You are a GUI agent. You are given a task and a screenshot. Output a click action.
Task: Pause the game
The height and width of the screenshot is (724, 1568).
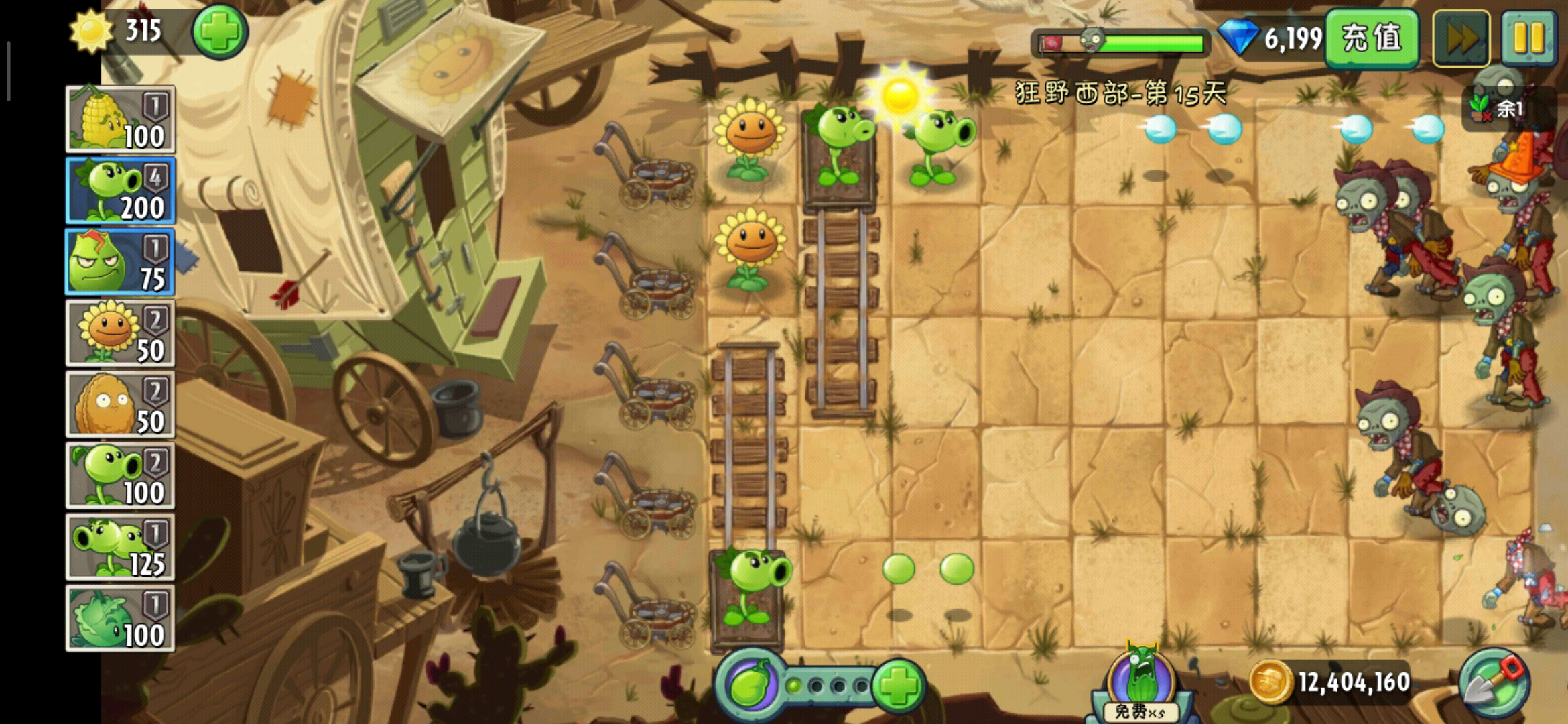(1528, 38)
